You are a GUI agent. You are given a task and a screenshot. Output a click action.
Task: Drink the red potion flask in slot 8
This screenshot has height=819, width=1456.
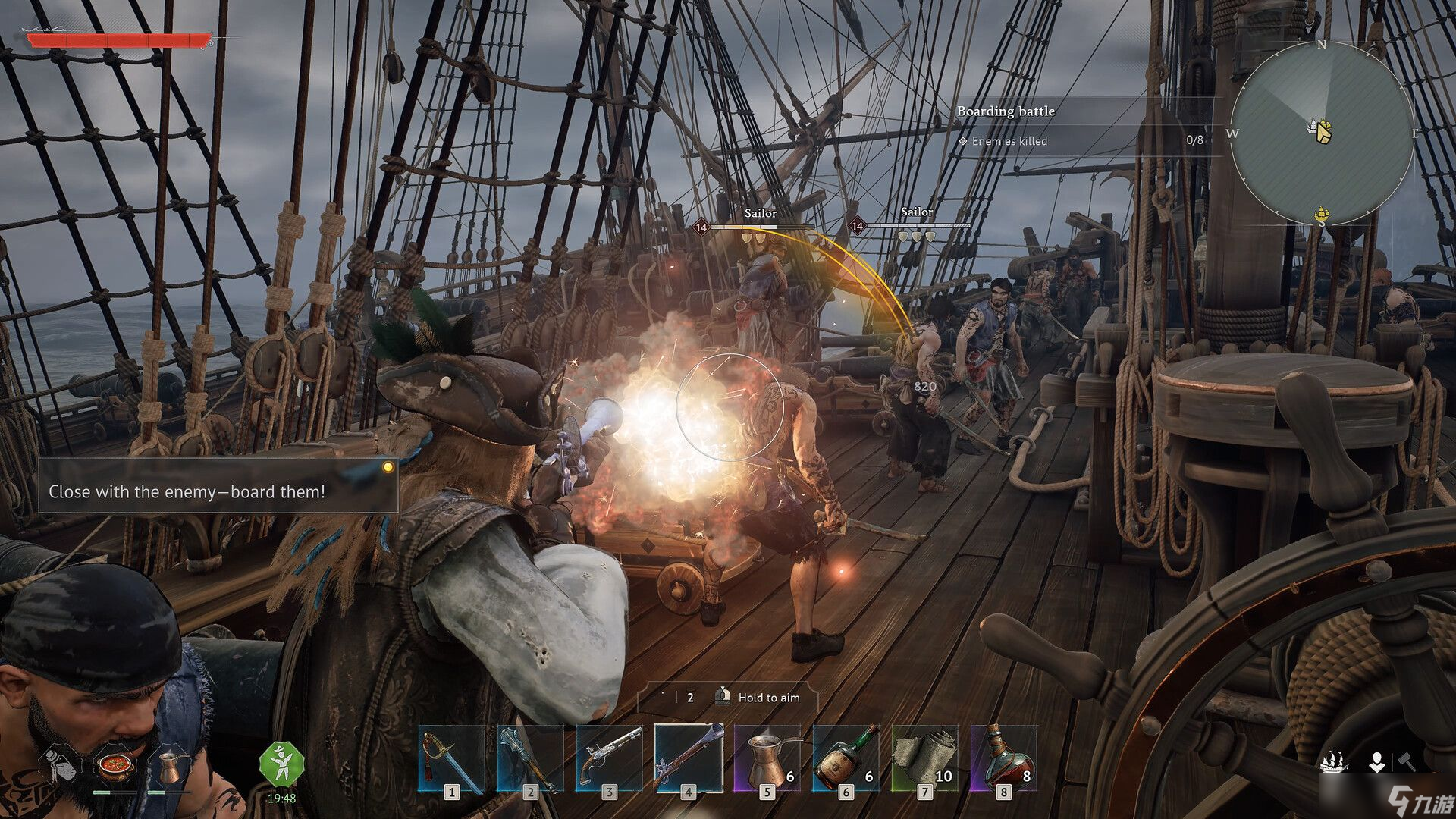[x=1003, y=760]
